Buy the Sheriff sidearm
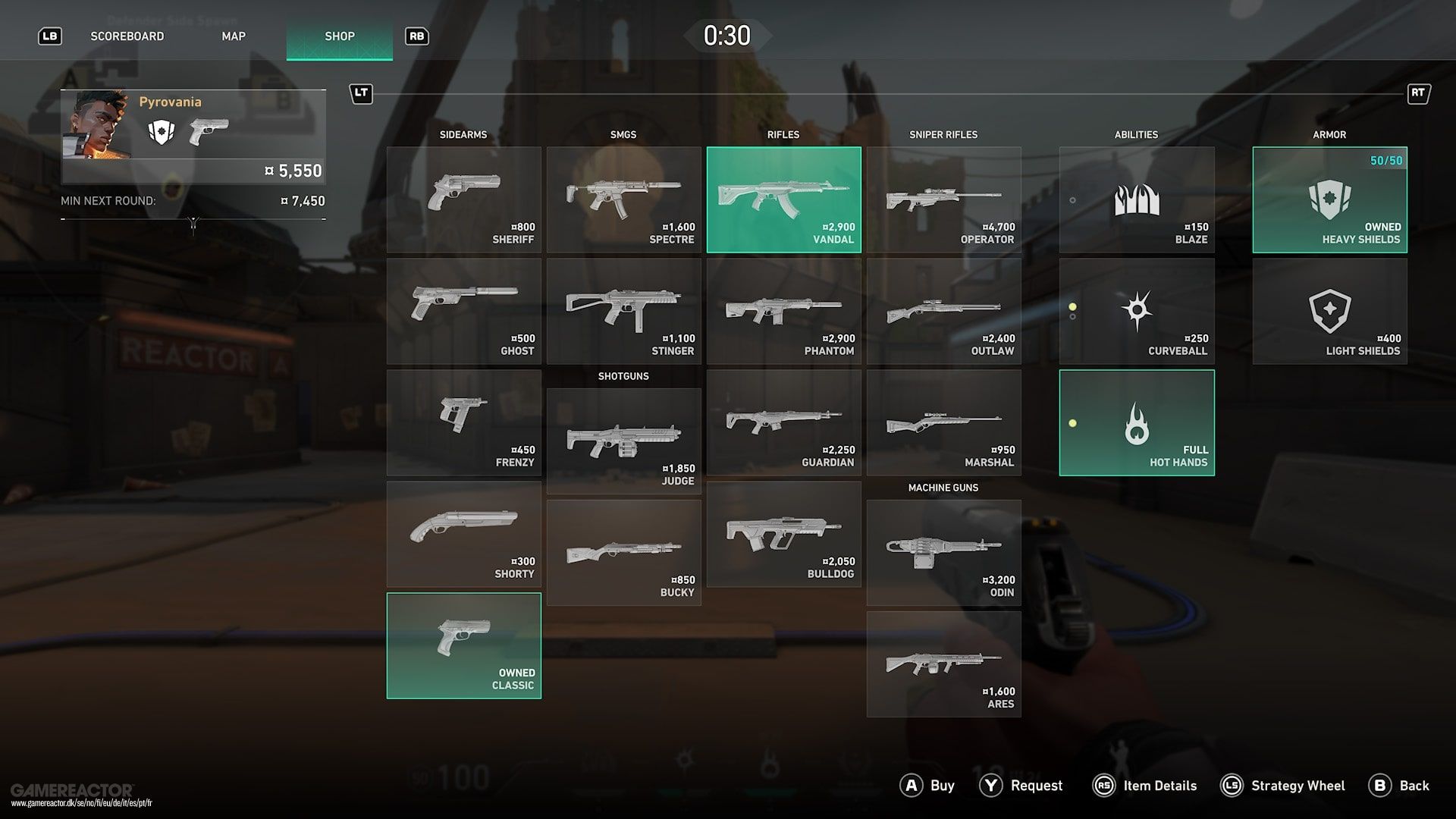This screenshot has width=1456, height=819. coord(463,199)
